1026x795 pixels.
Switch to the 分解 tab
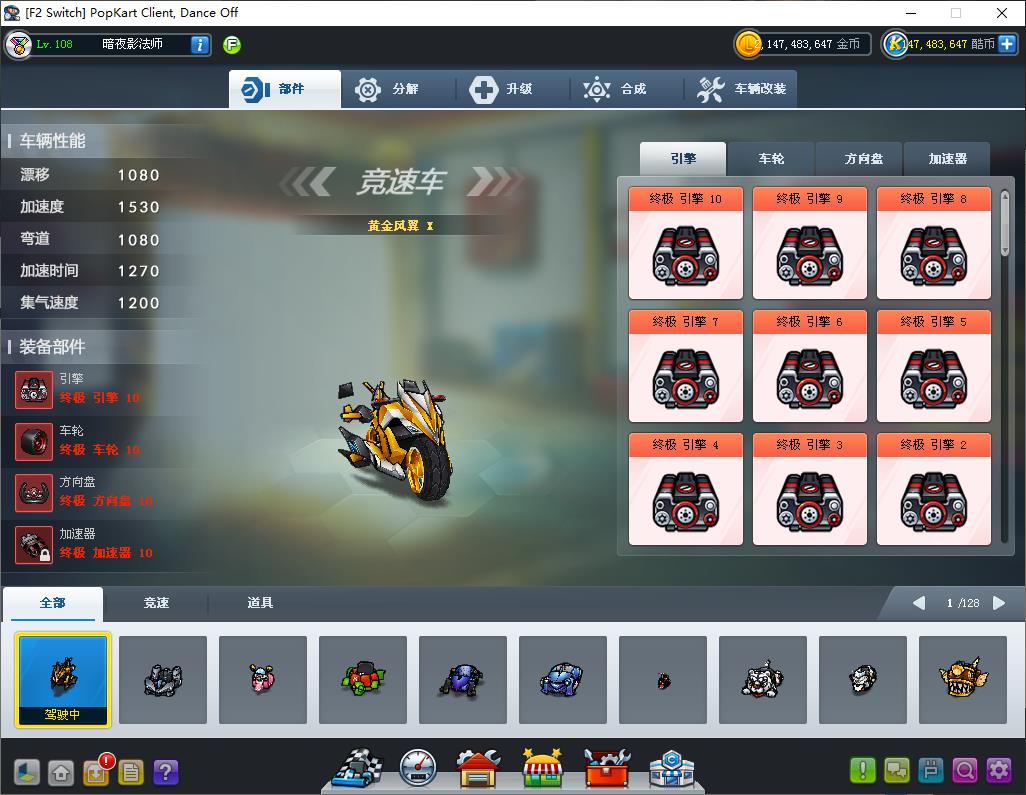pyautogui.click(x=397, y=89)
